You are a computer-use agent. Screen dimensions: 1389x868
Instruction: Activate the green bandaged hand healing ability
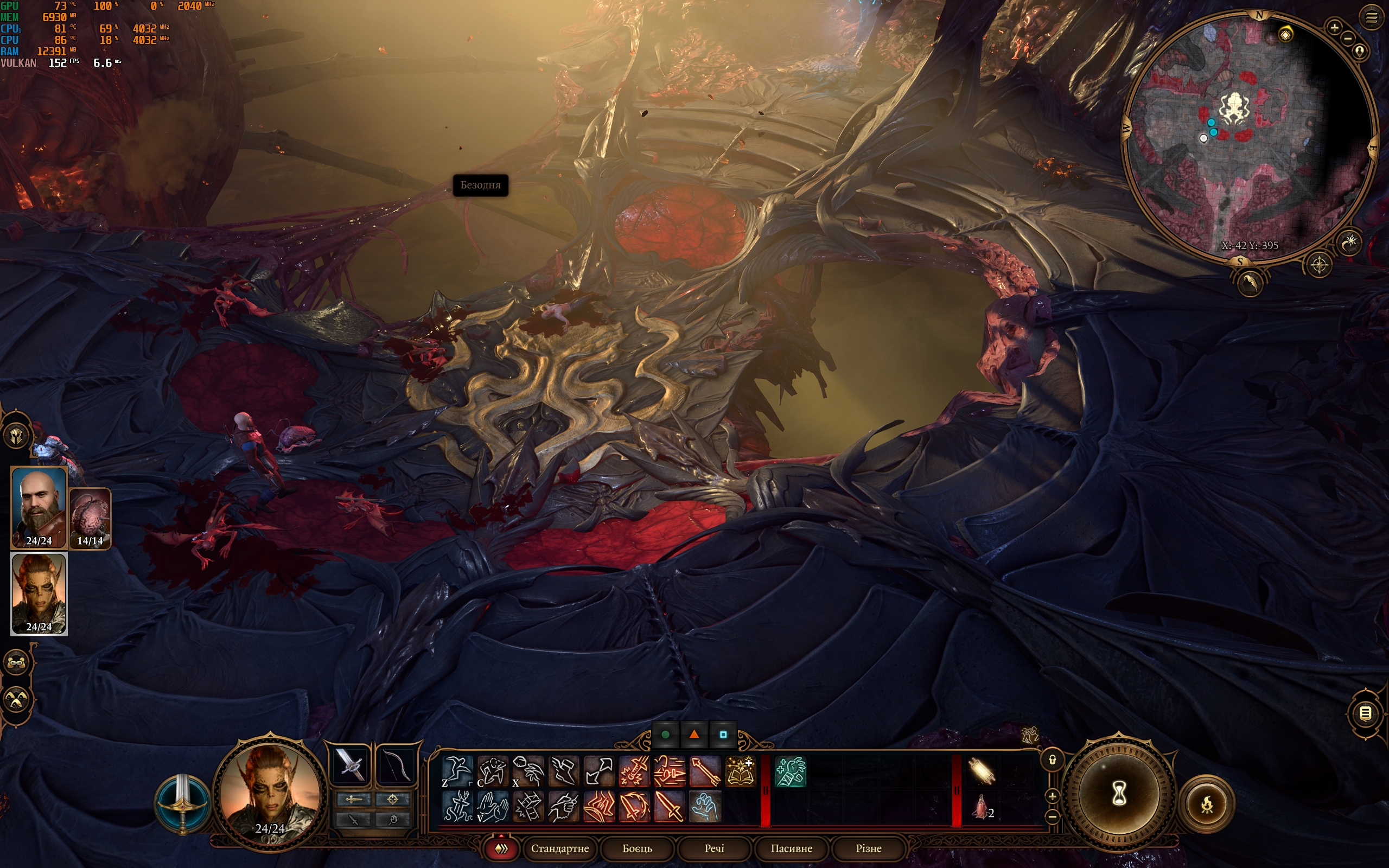pos(791,771)
